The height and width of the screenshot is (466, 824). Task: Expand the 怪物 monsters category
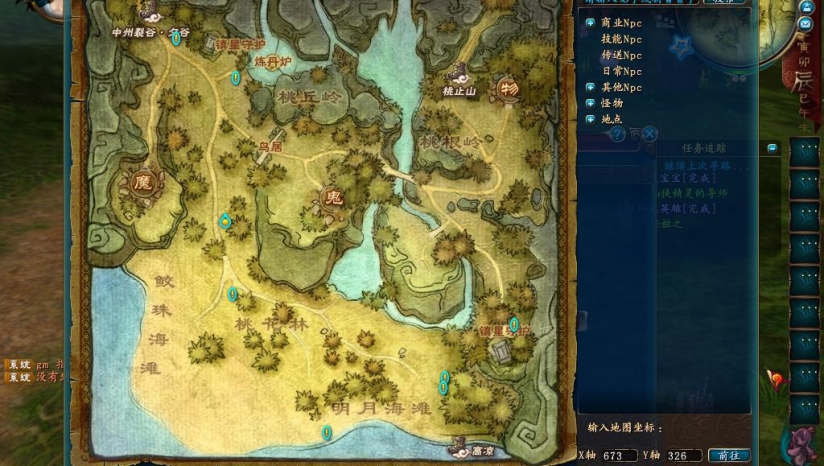pyautogui.click(x=590, y=103)
